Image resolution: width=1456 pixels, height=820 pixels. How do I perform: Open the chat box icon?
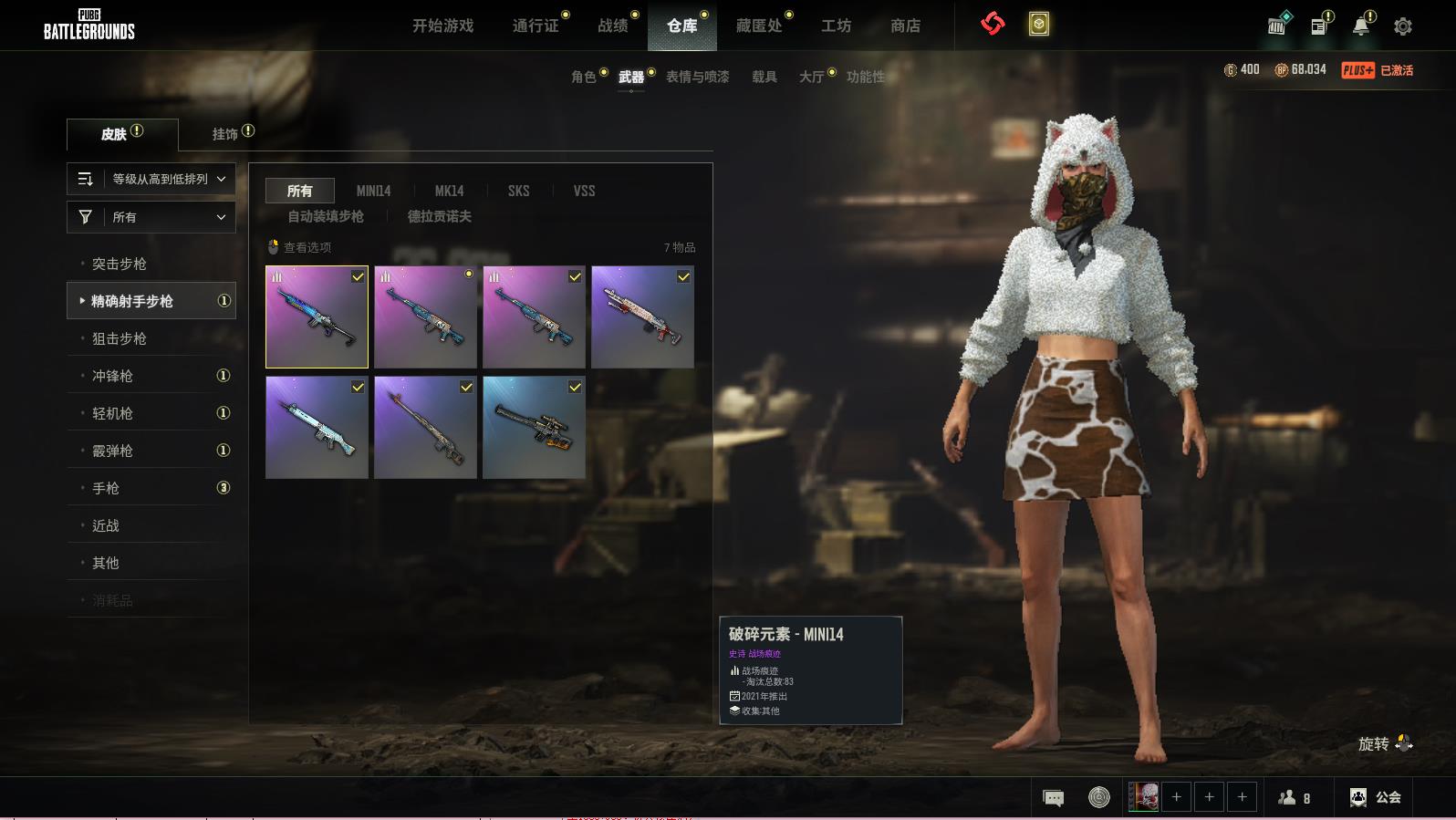(1053, 798)
